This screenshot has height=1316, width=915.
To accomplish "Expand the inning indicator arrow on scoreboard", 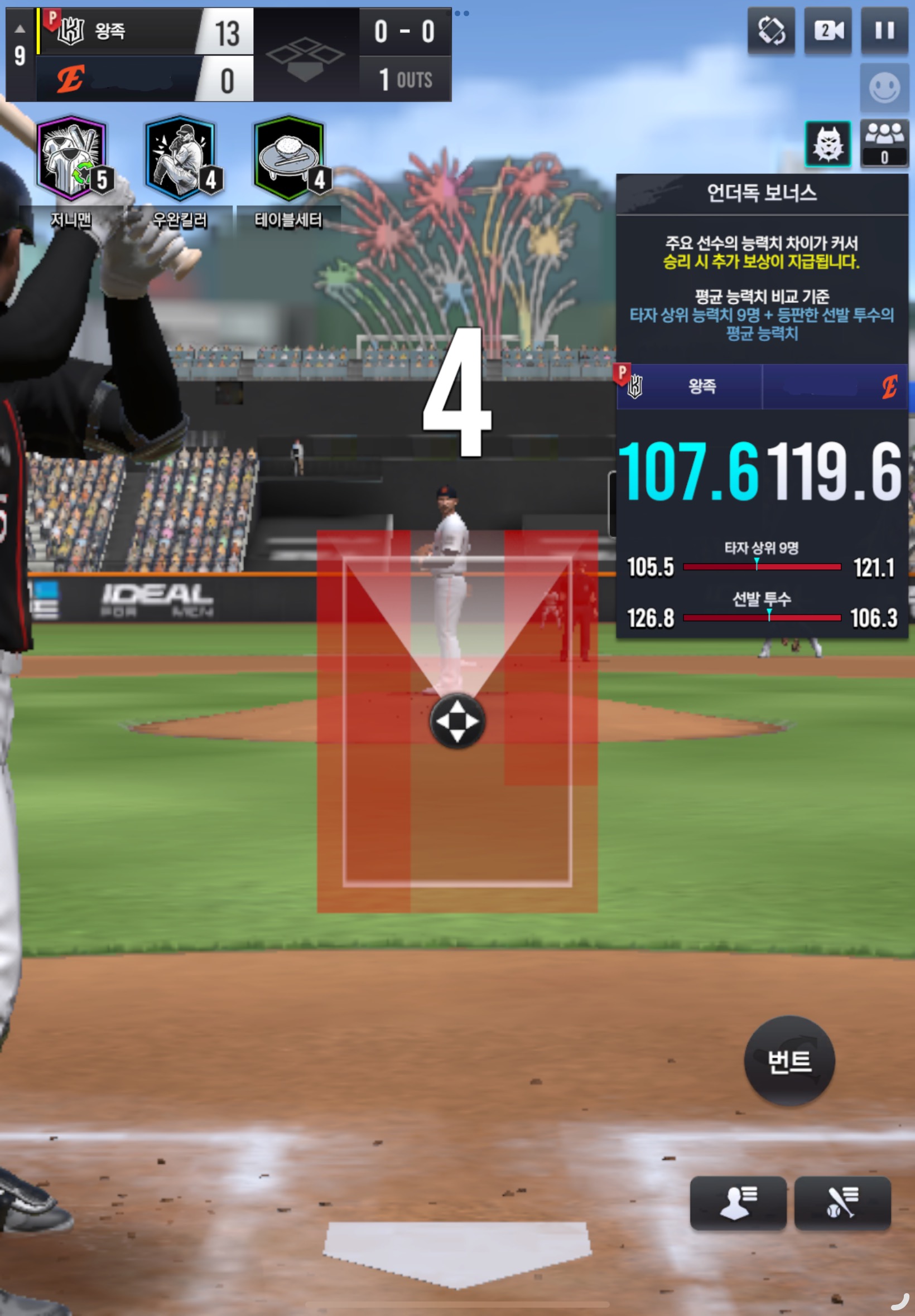I will point(20,28).
